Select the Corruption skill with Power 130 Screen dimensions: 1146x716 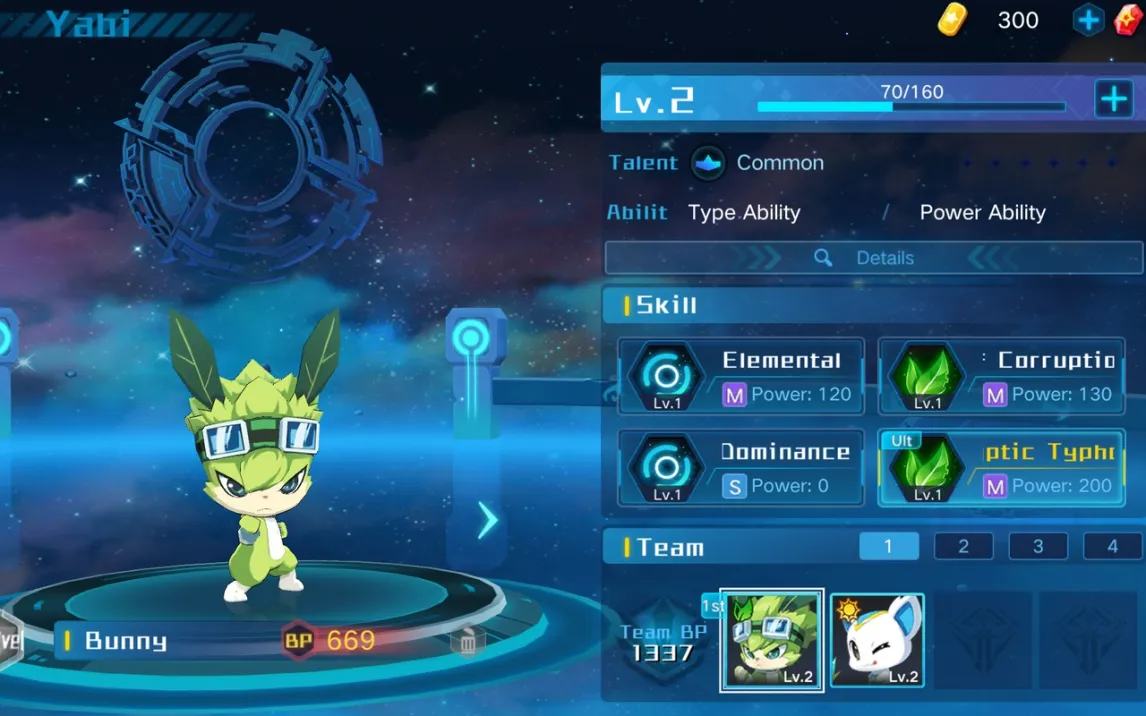(x=1001, y=377)
